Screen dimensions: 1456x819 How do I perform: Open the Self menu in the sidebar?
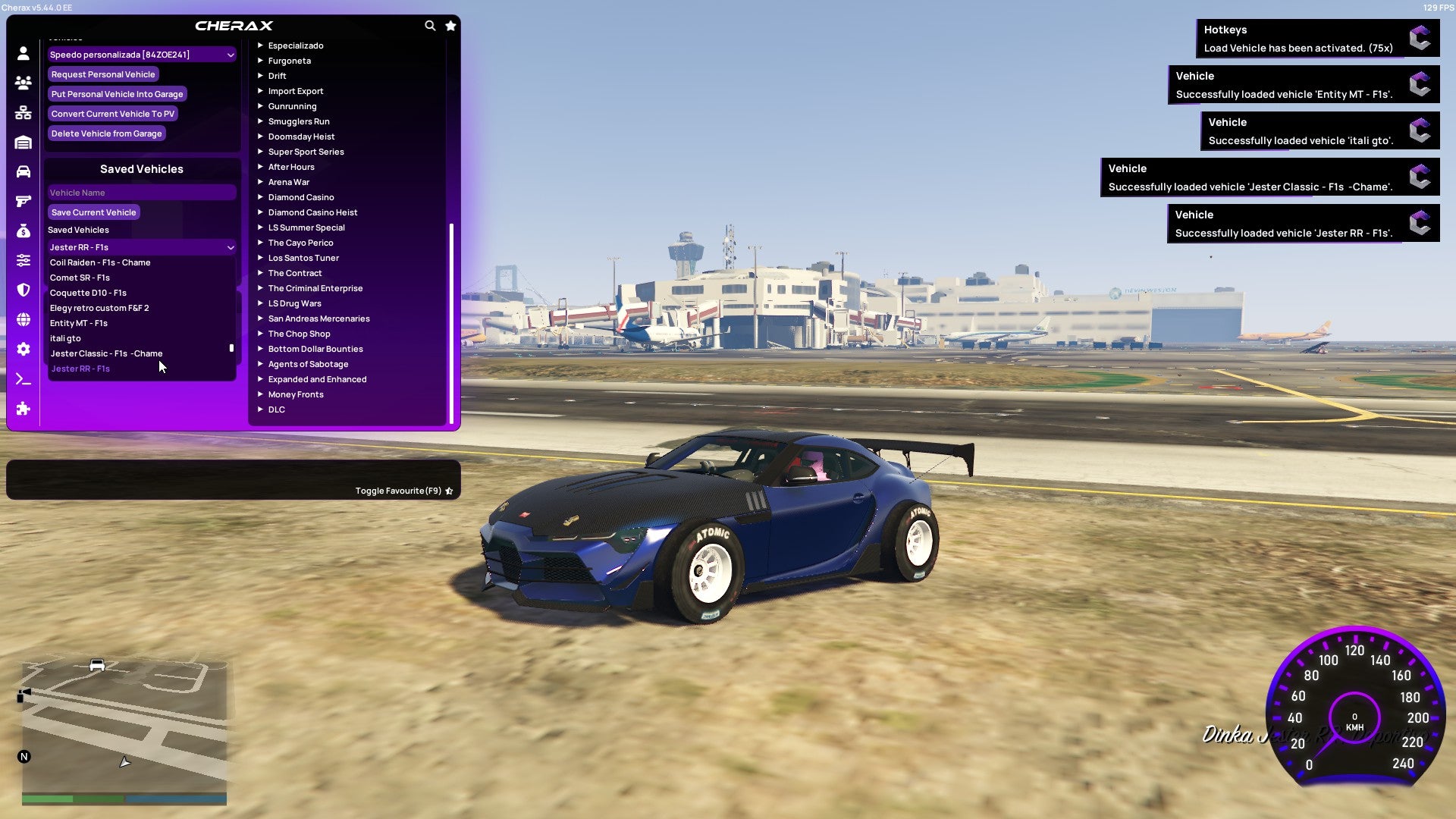point(23,53)
